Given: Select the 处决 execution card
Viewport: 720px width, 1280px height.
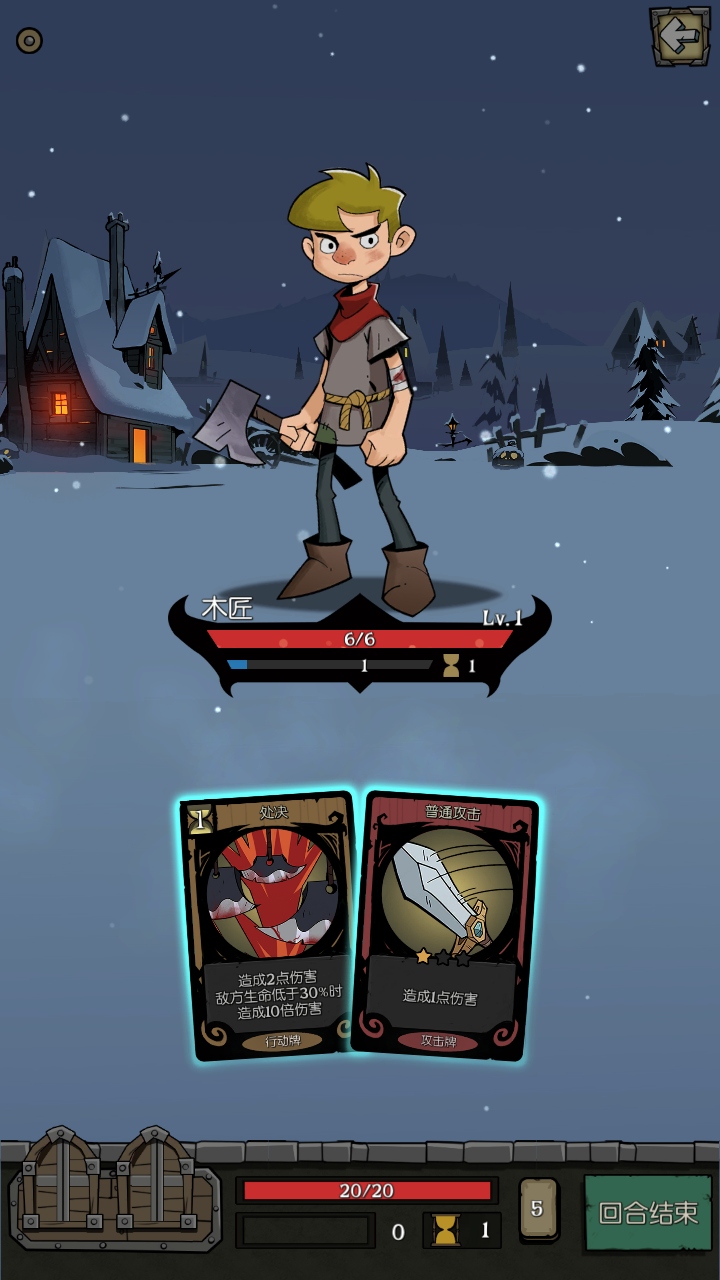Looking at the screenshot, I should [268, 925].
